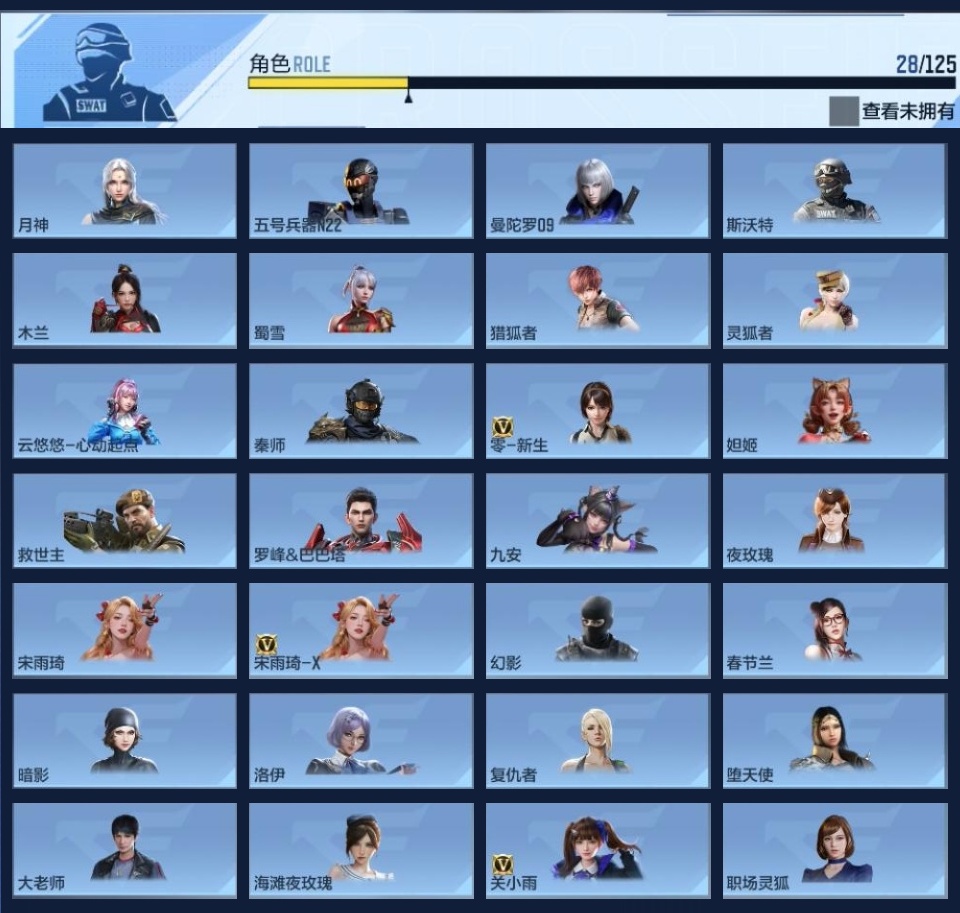This screenshot has height=913, width=960.
Task: Choose the masked 幻影 character
Action: point(598,630)
